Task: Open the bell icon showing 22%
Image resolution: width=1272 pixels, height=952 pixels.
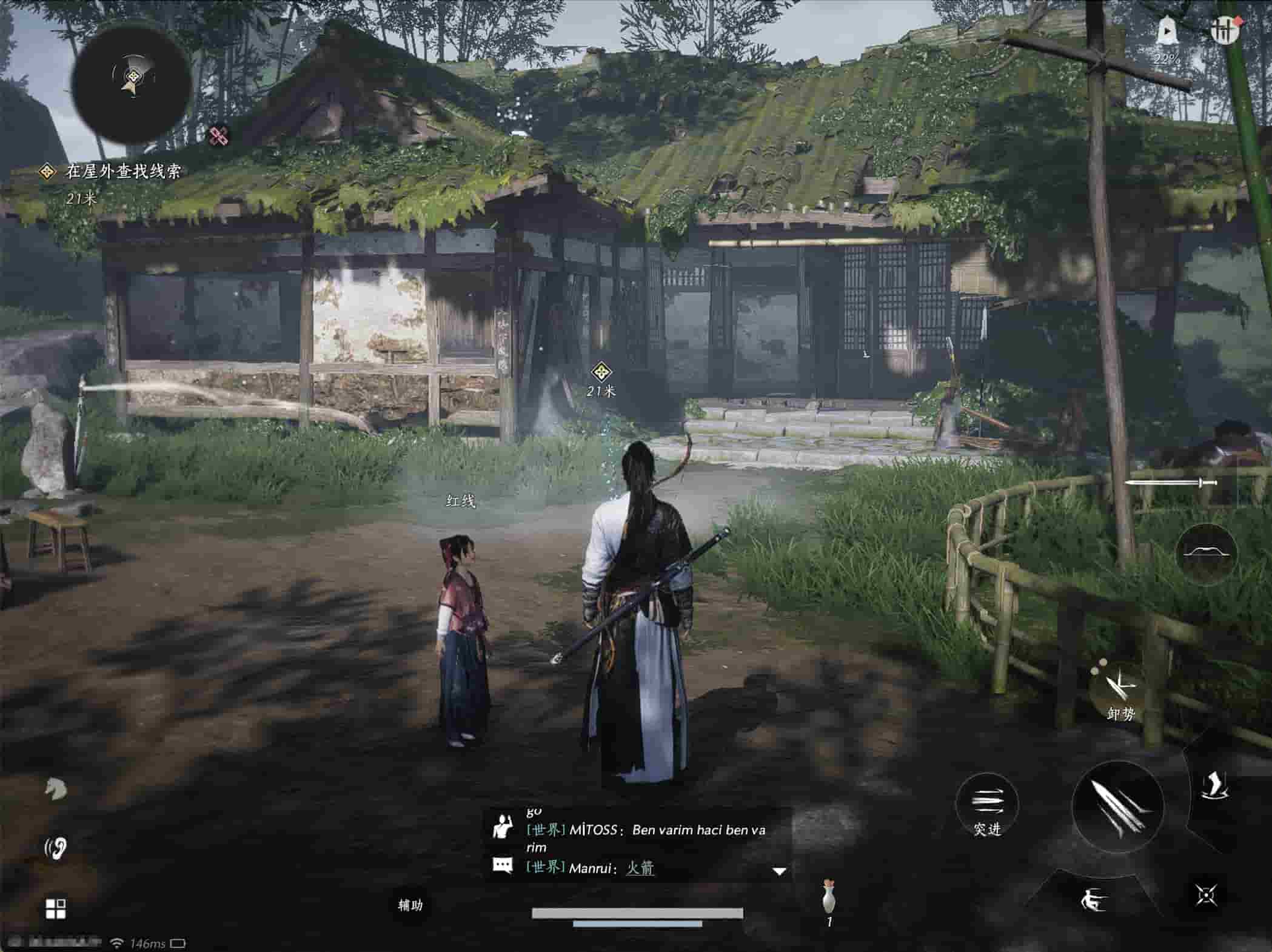Action: point(1165,32)
